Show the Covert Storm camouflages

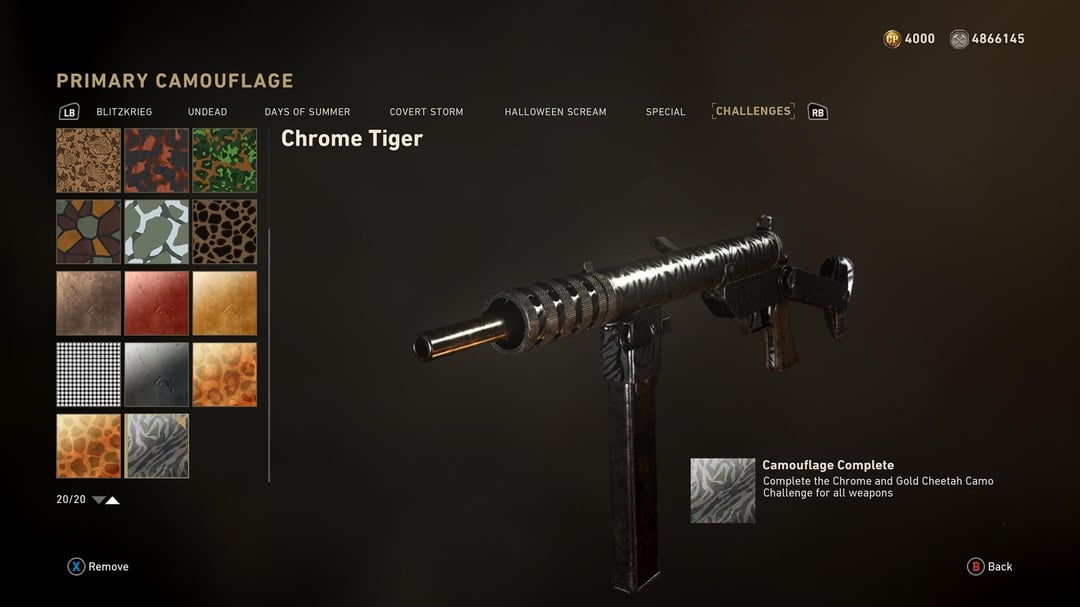pyautogui.click(x=426, y=112)
